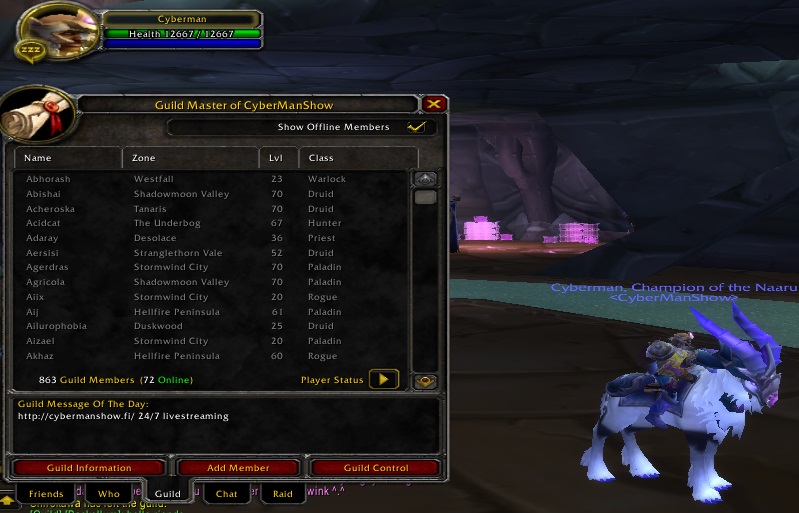Select guild member Ailurophobia
The width and height of the screenshot is (799, 513).
[56, 326]
